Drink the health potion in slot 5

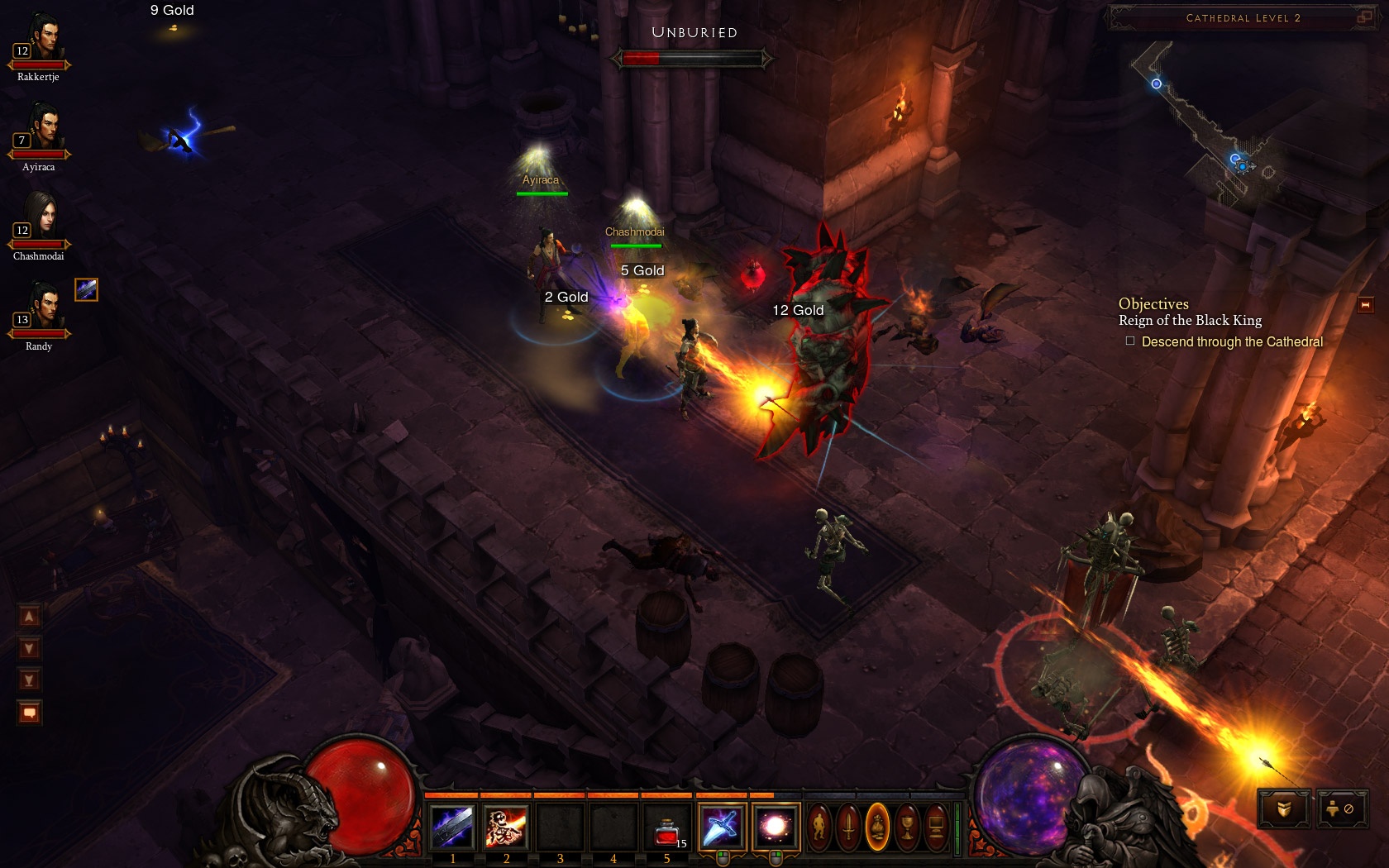tap(666, 826)
